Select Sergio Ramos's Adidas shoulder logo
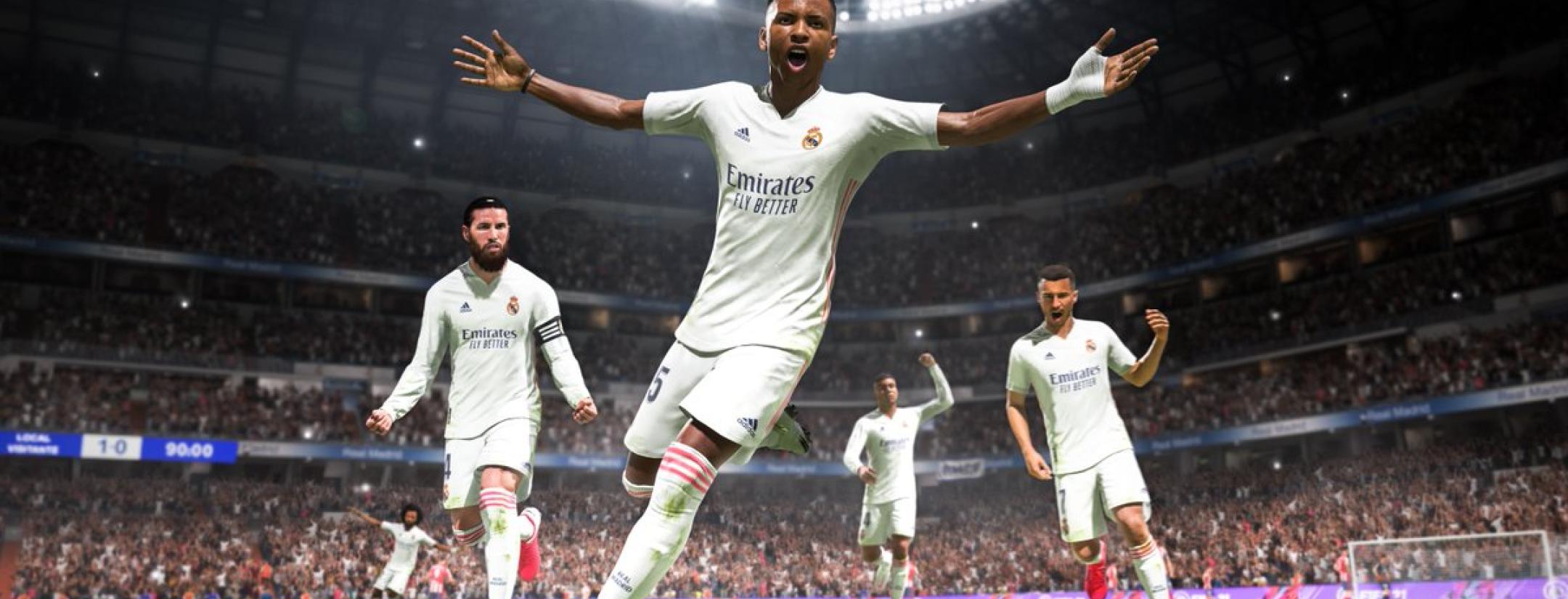Screen dimensions: 1568x599 click(465, 307)
